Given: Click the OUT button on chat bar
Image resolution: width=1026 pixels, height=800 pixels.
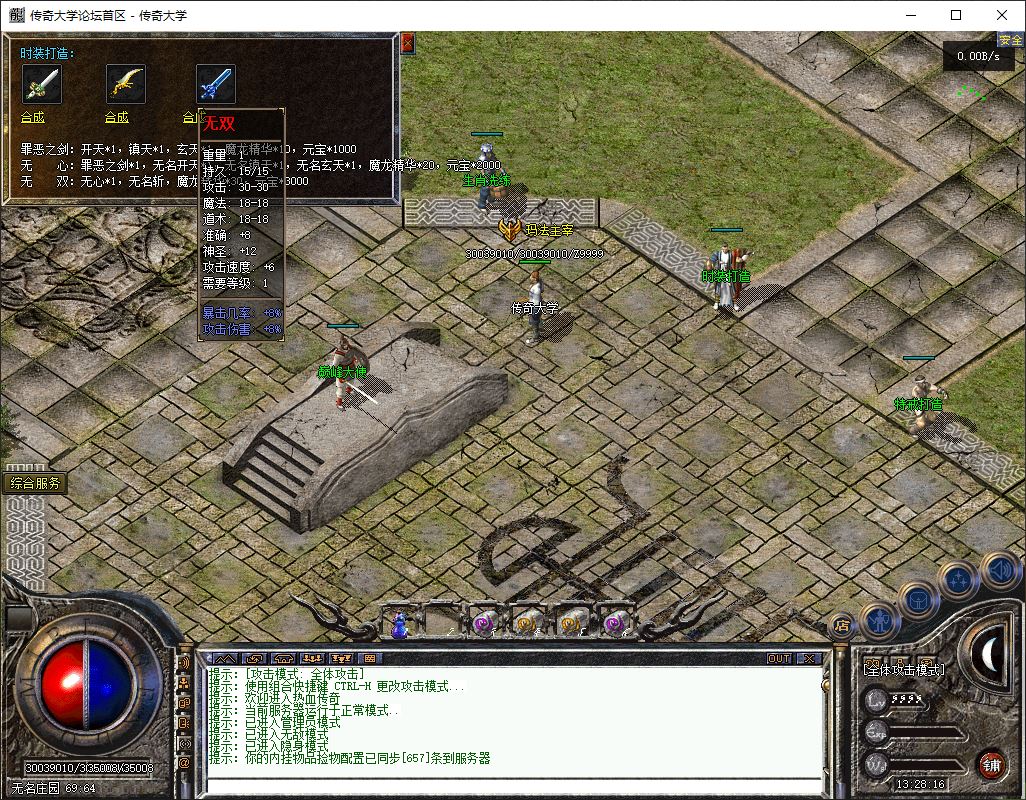Looking at the screenshot, I should click(779, 658).
